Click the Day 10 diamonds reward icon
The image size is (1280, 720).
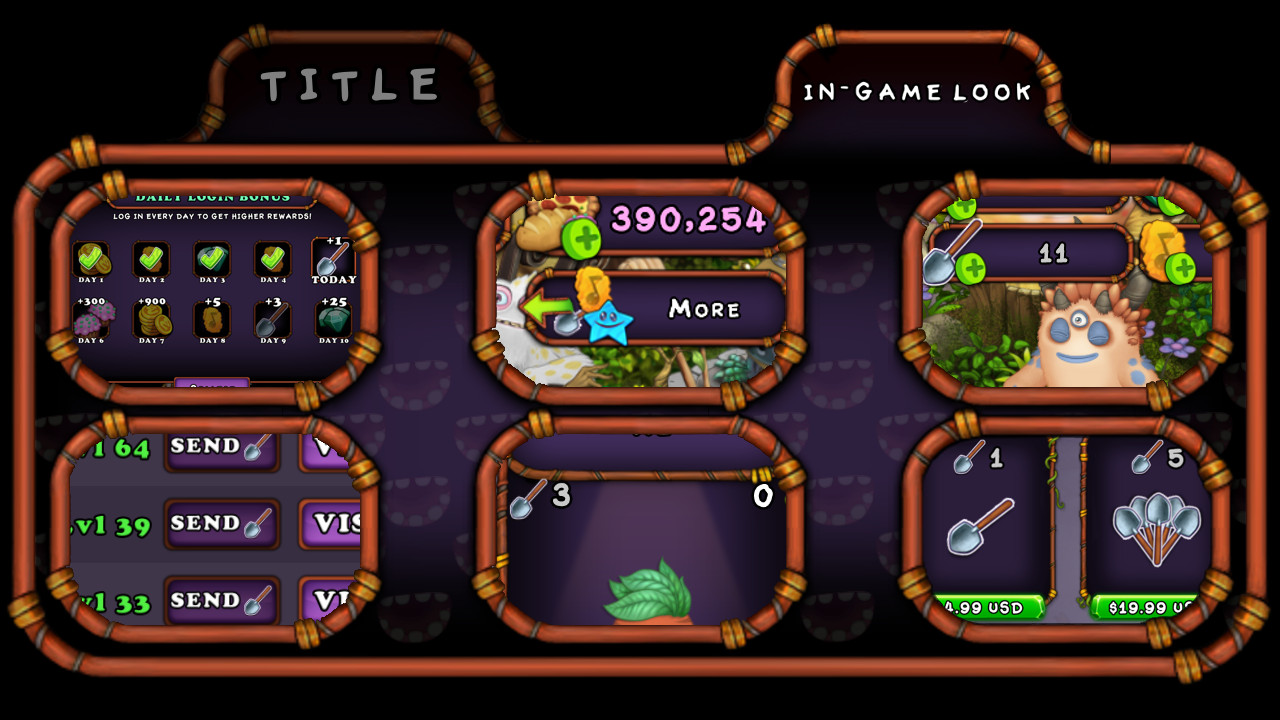coord(332,321)
